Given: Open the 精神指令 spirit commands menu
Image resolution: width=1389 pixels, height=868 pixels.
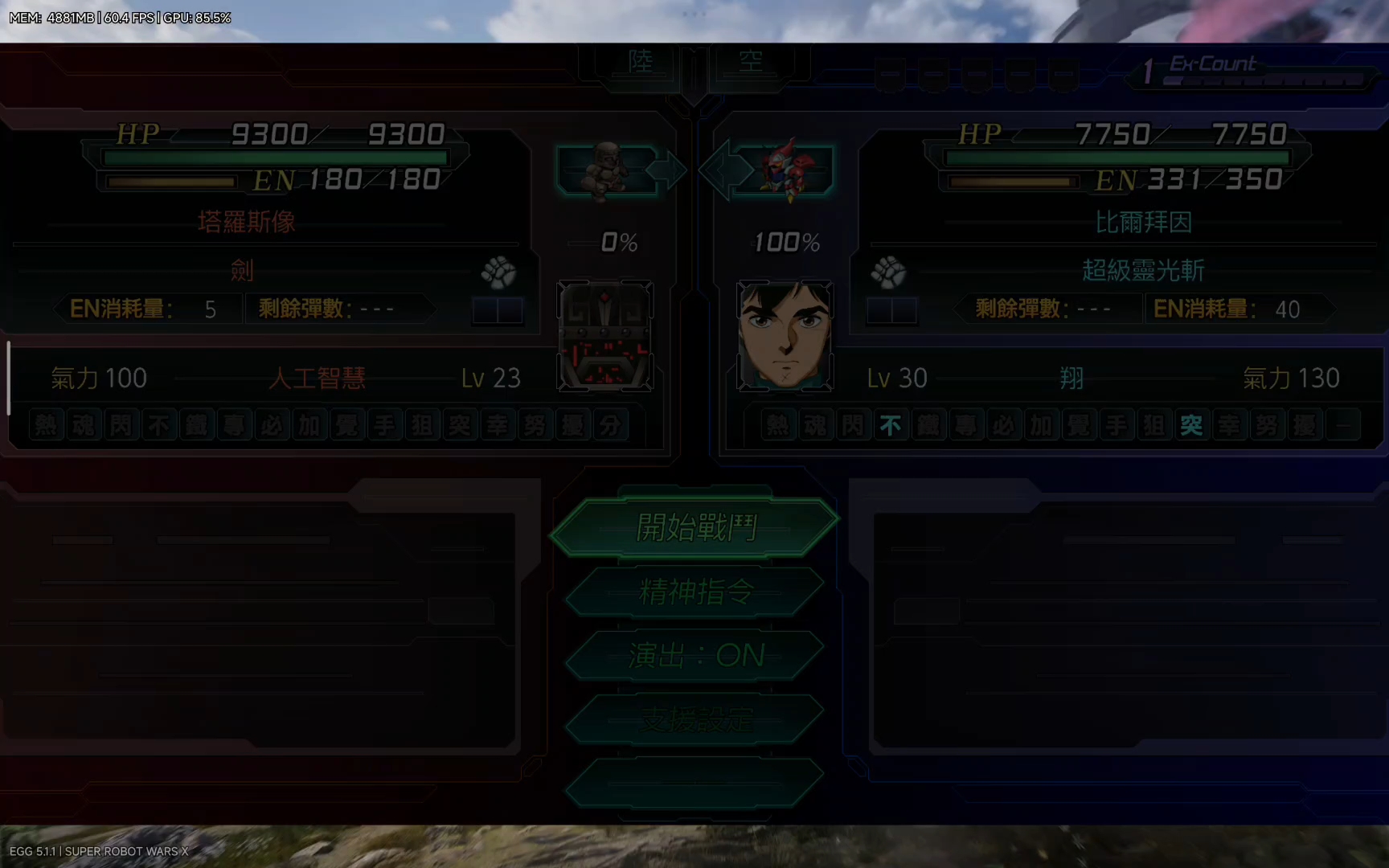Looking at the screenshot, I should click(x=695, y=592).
